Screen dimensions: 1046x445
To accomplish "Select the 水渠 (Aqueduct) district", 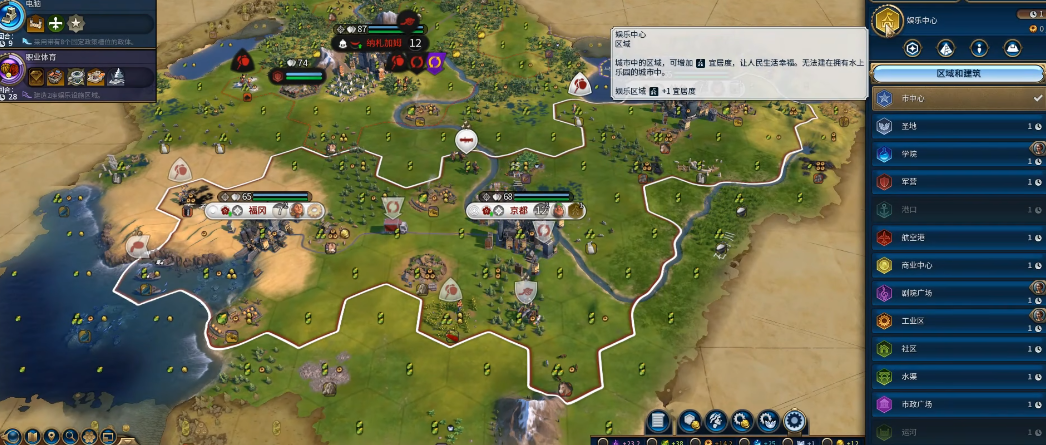I will pos(950,377).
